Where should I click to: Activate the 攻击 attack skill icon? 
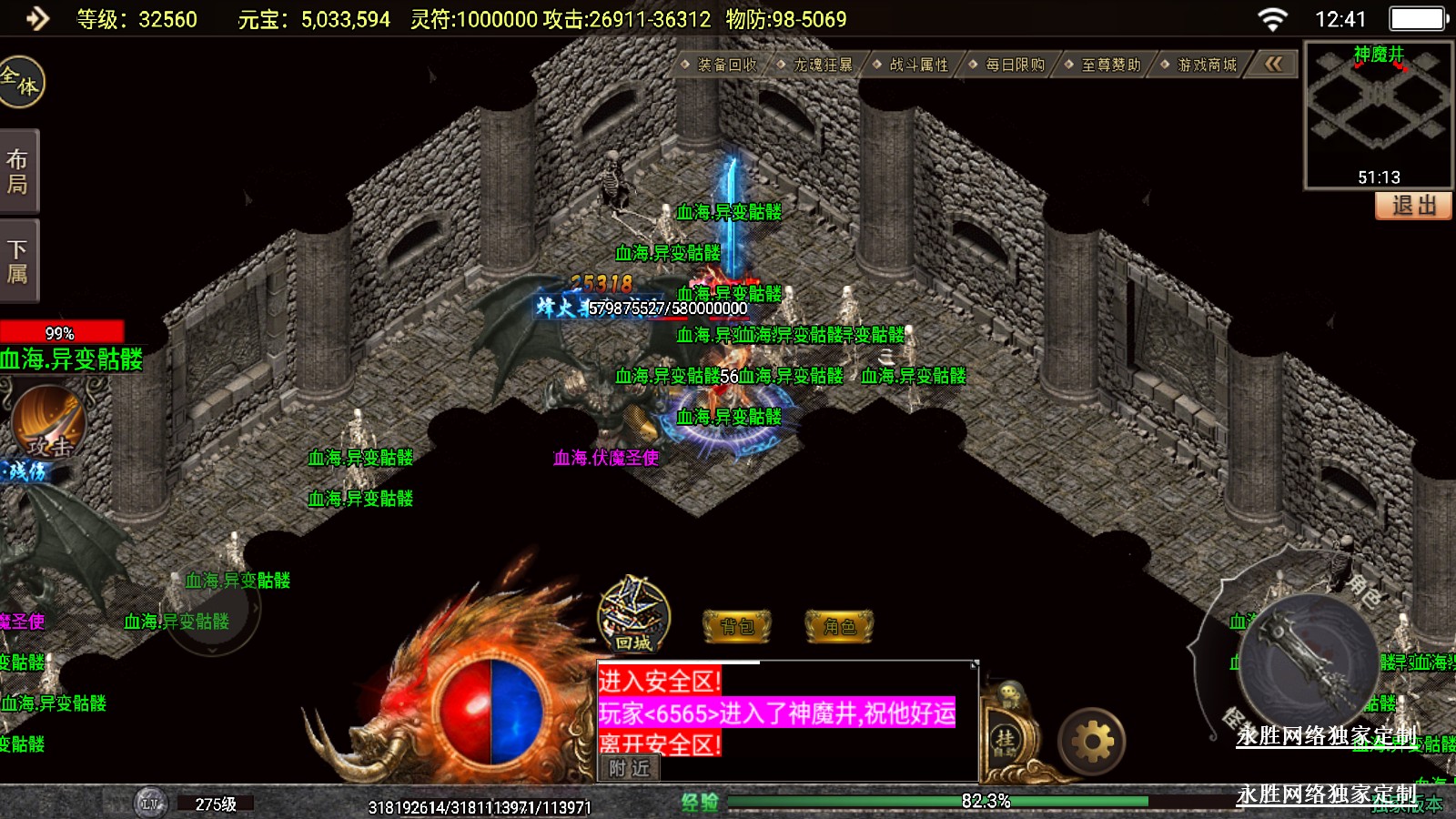pyautogui.click(x=48, y=422)
